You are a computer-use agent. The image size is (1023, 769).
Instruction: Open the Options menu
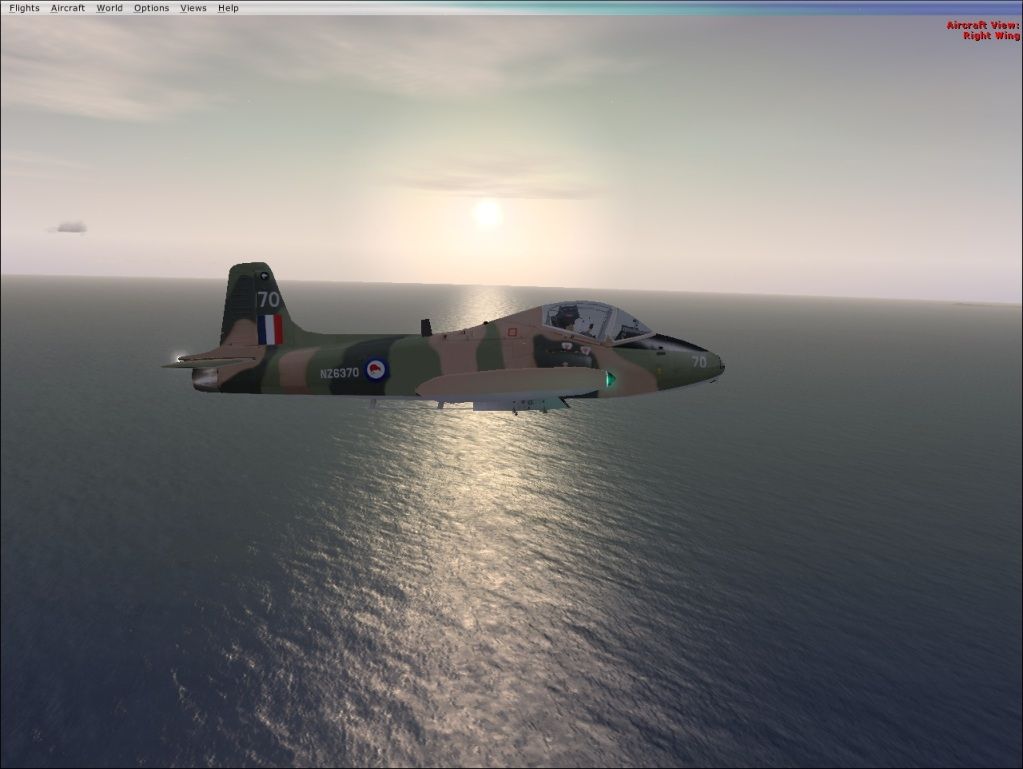(151, 8)
